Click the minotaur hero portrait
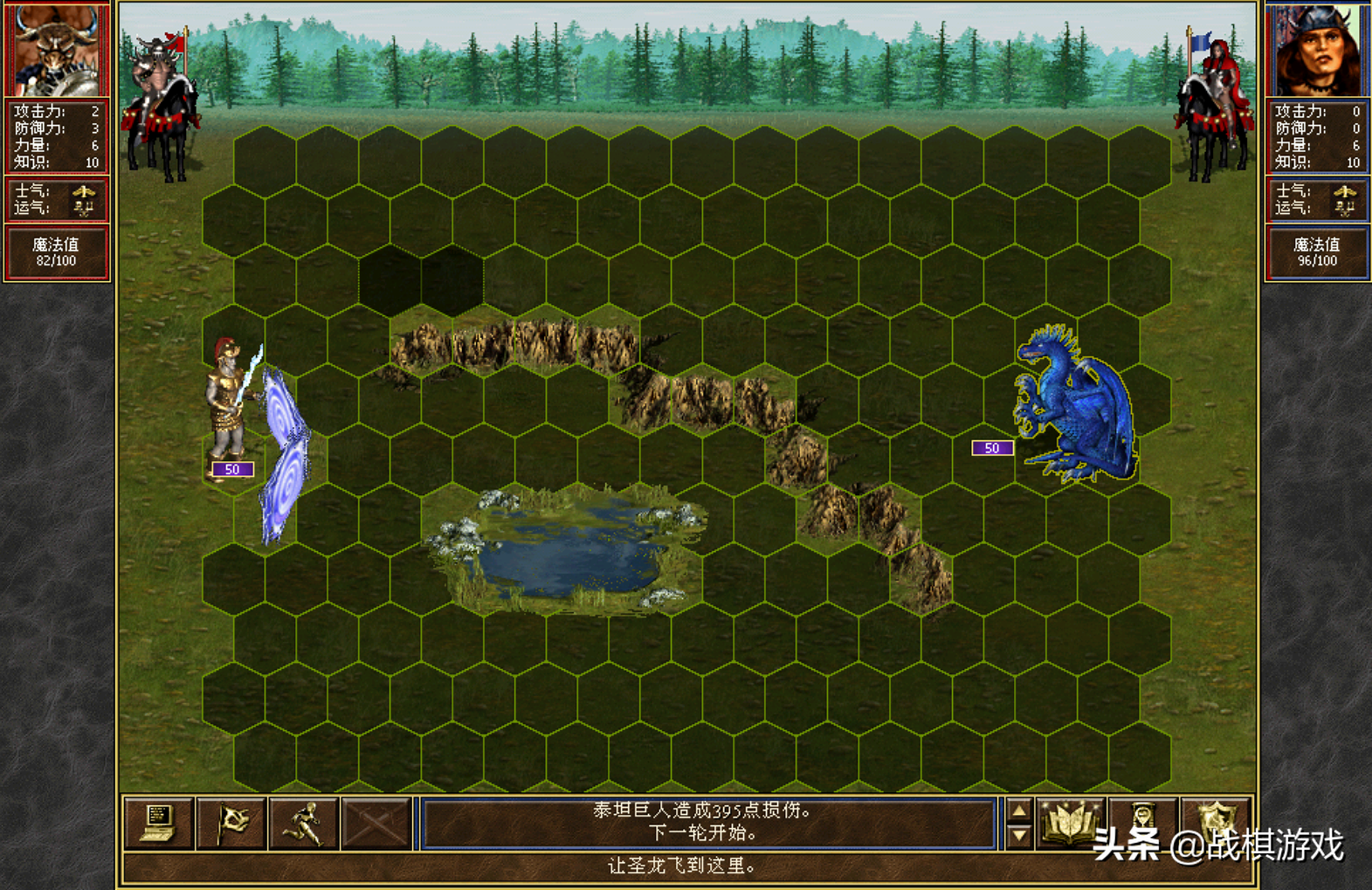Viewport: 1372px width, 890px height. tap(56, 49)
